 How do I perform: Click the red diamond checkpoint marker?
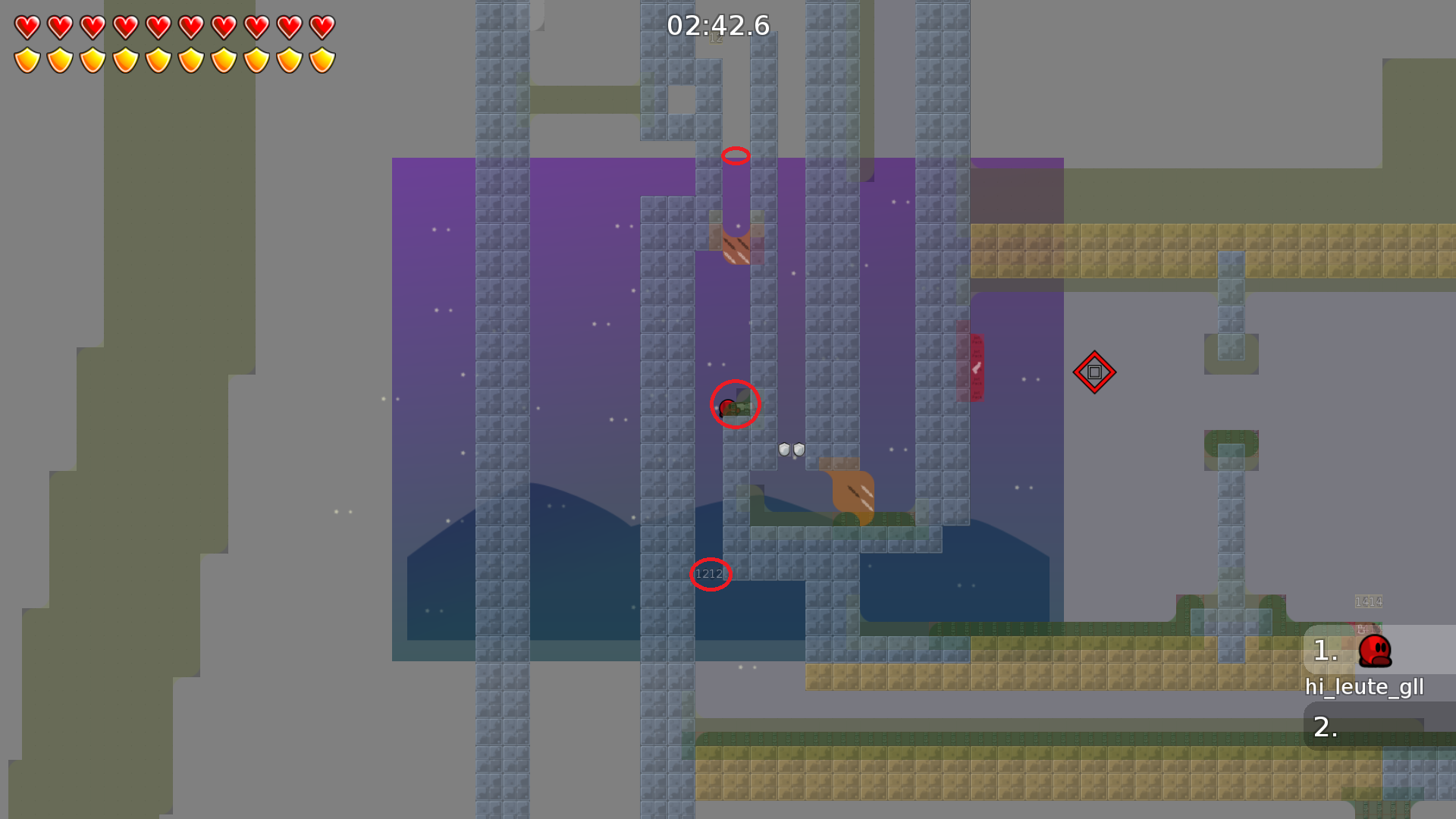(1095, 372)
